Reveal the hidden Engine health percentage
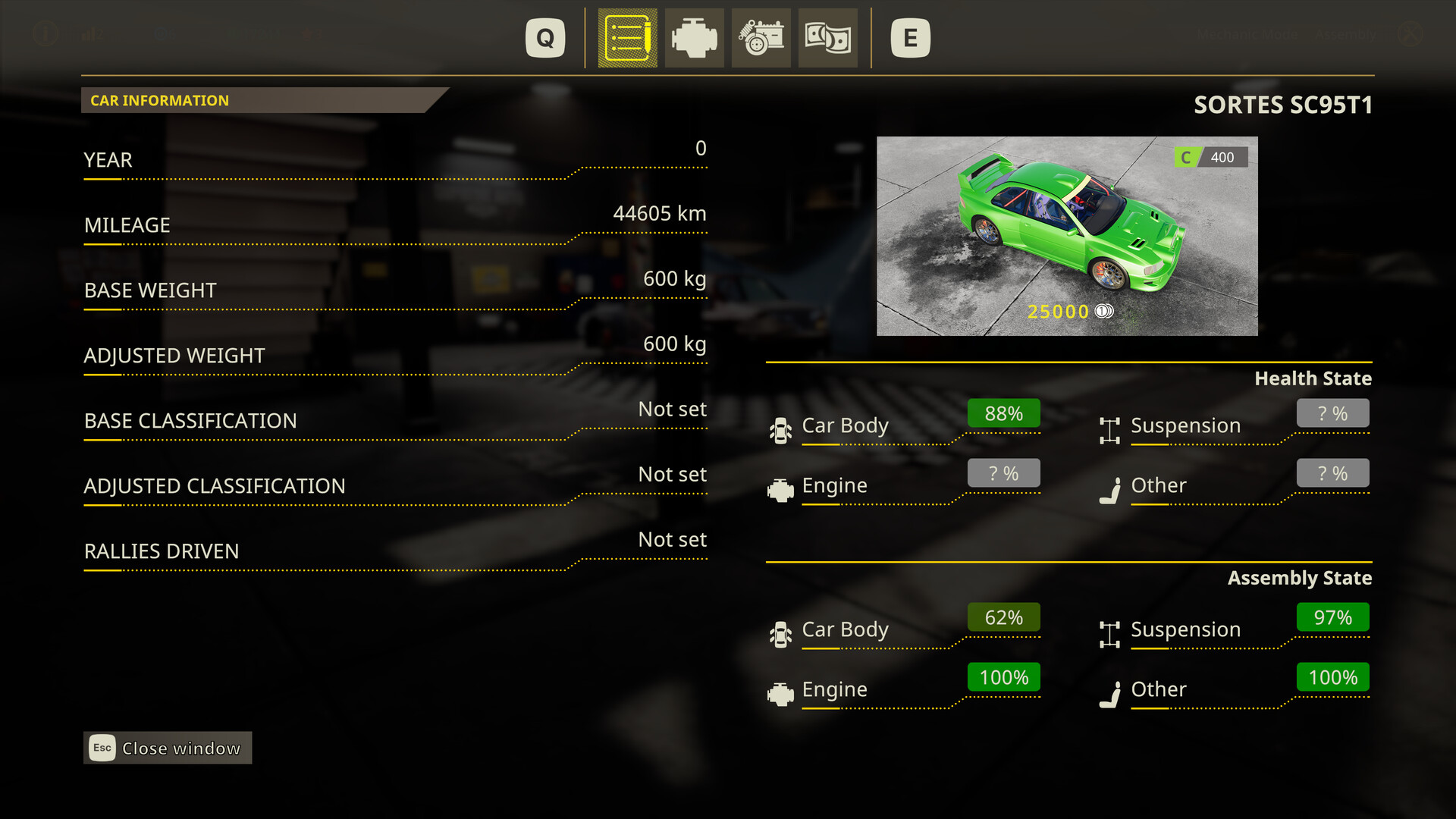Image resolution: width=1456 pixels, height=819 pixels. point(1003,472)
